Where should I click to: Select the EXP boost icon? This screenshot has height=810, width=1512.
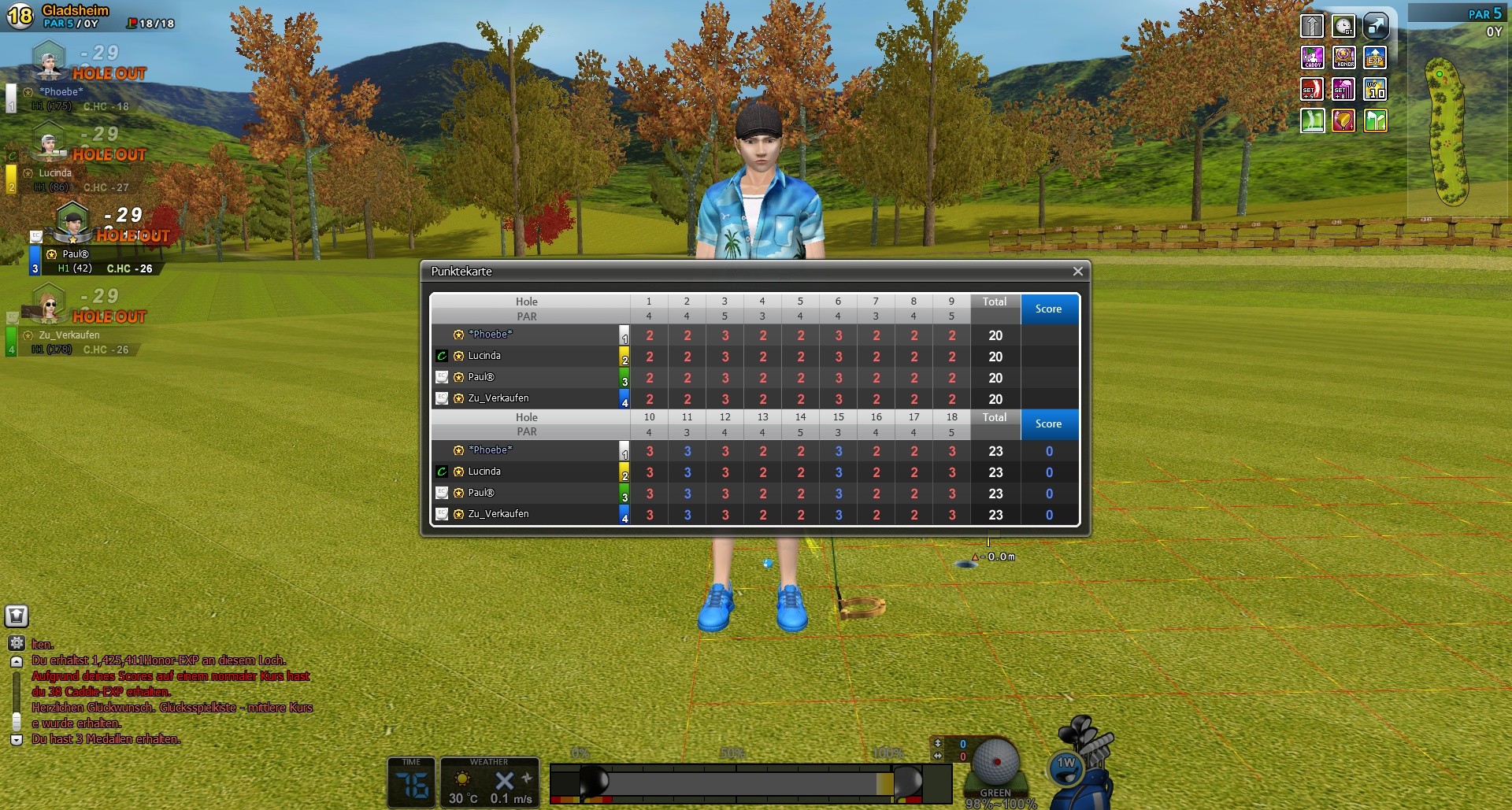tap(1375, 57)
